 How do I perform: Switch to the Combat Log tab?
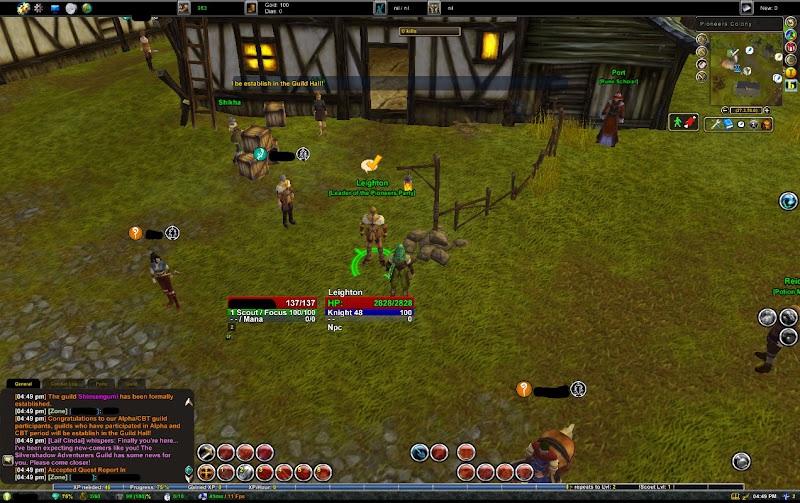point(62,383)
